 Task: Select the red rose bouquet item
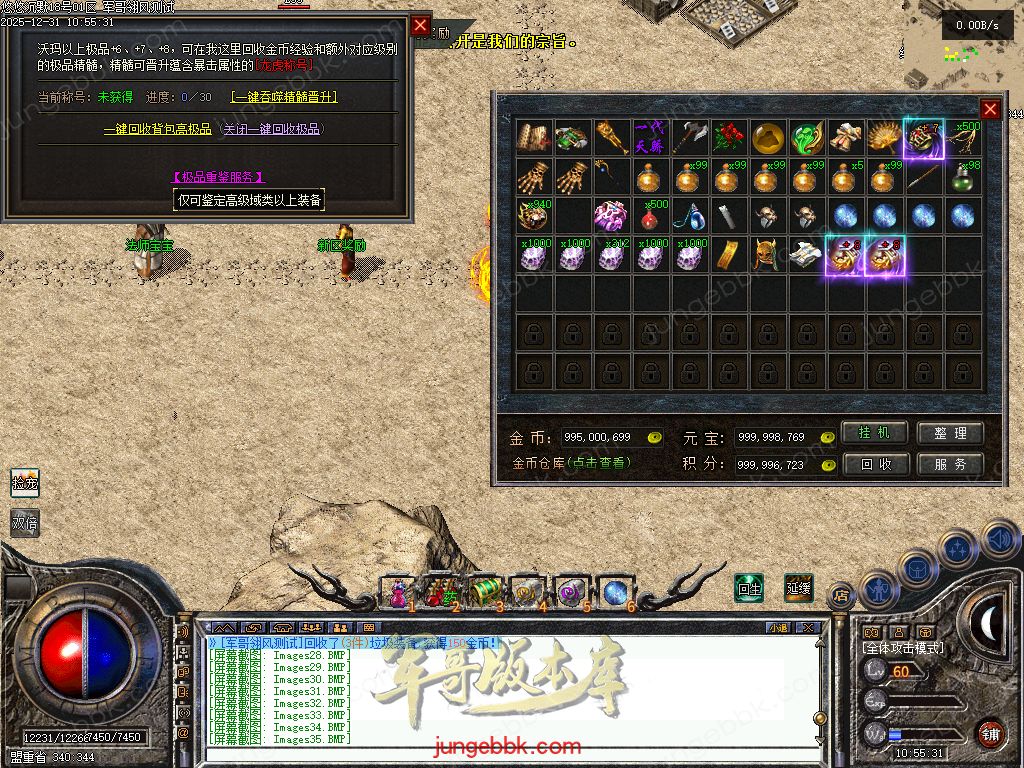[730, 138]
